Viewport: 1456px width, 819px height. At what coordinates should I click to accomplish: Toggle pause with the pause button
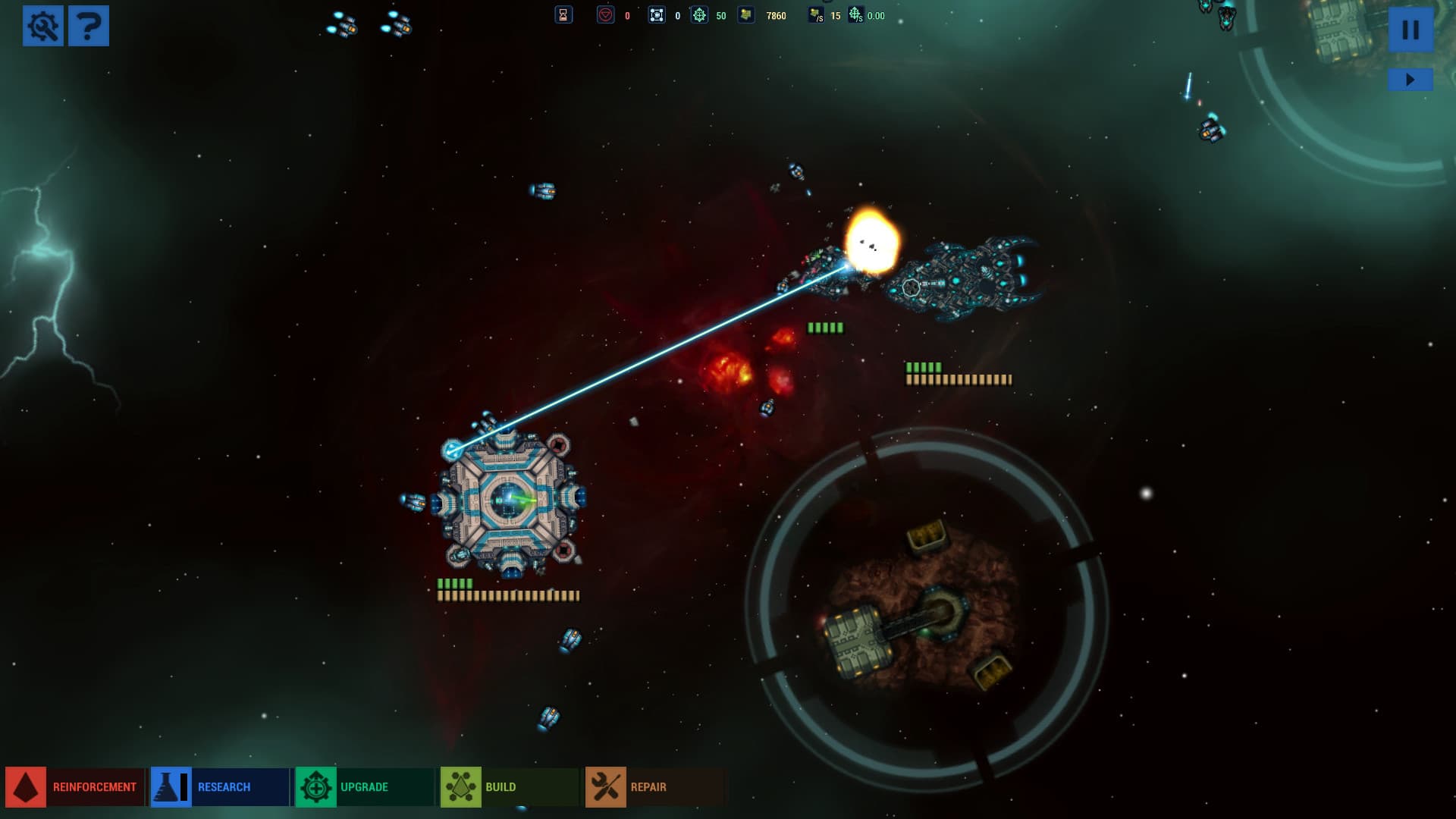[1410, 30]
